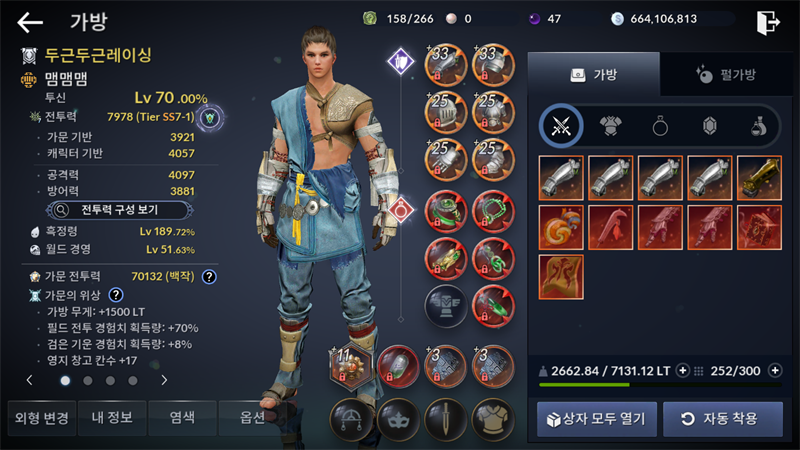Select the golden cannon item in the bag
This screenshot has width=800, height=450.
[759, 177]
